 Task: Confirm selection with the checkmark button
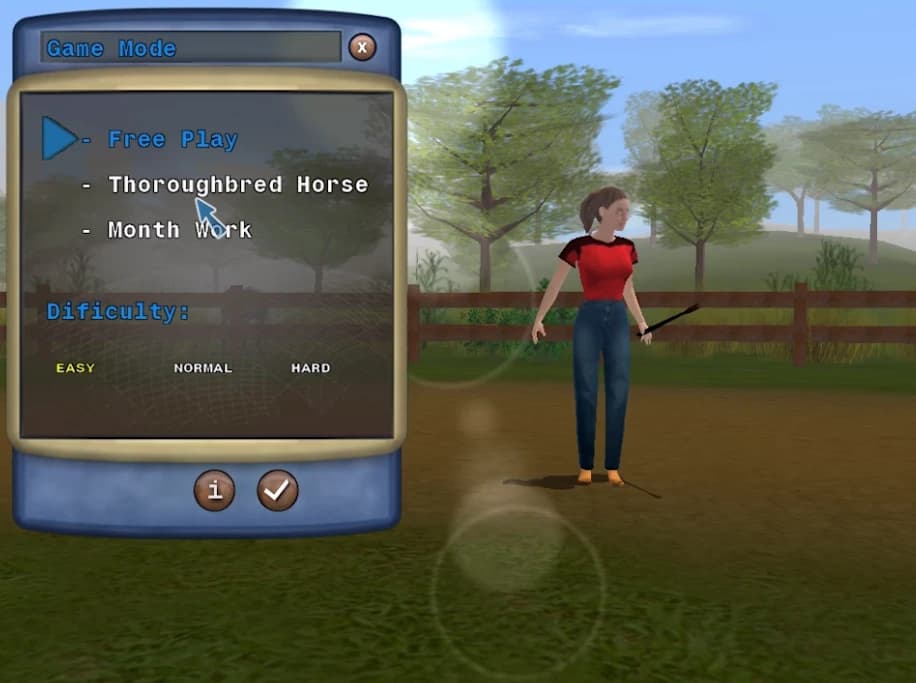pyautogui.click(x=277, y=490)
